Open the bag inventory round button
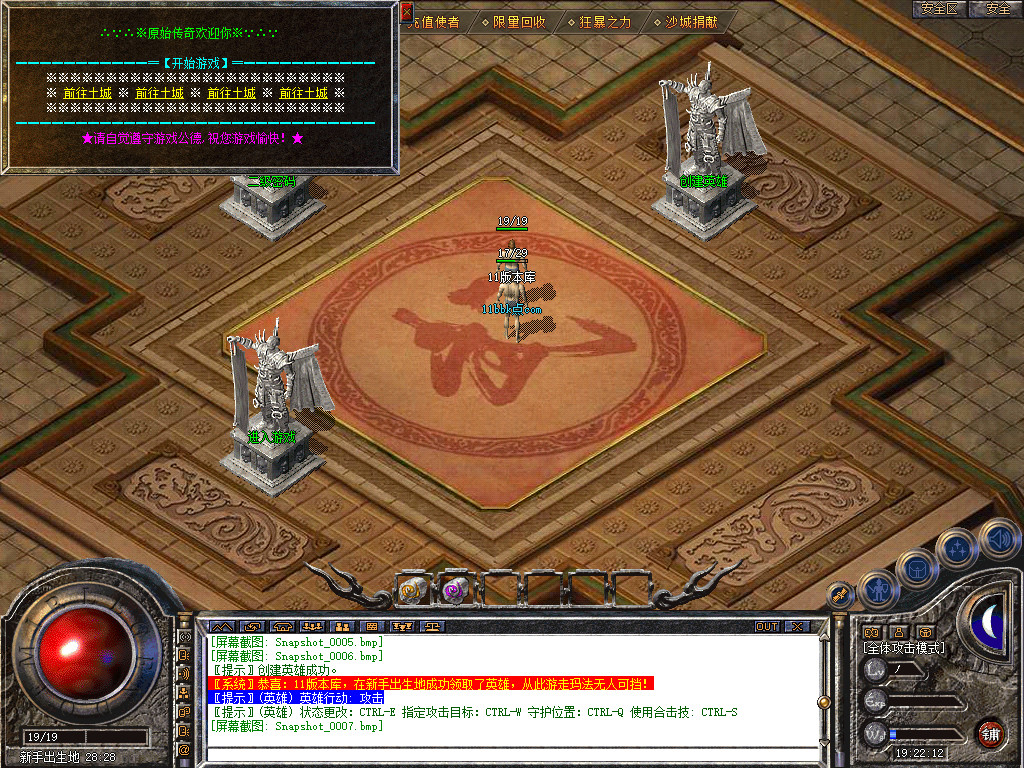 pyautogui.click(x=917, y=570)
